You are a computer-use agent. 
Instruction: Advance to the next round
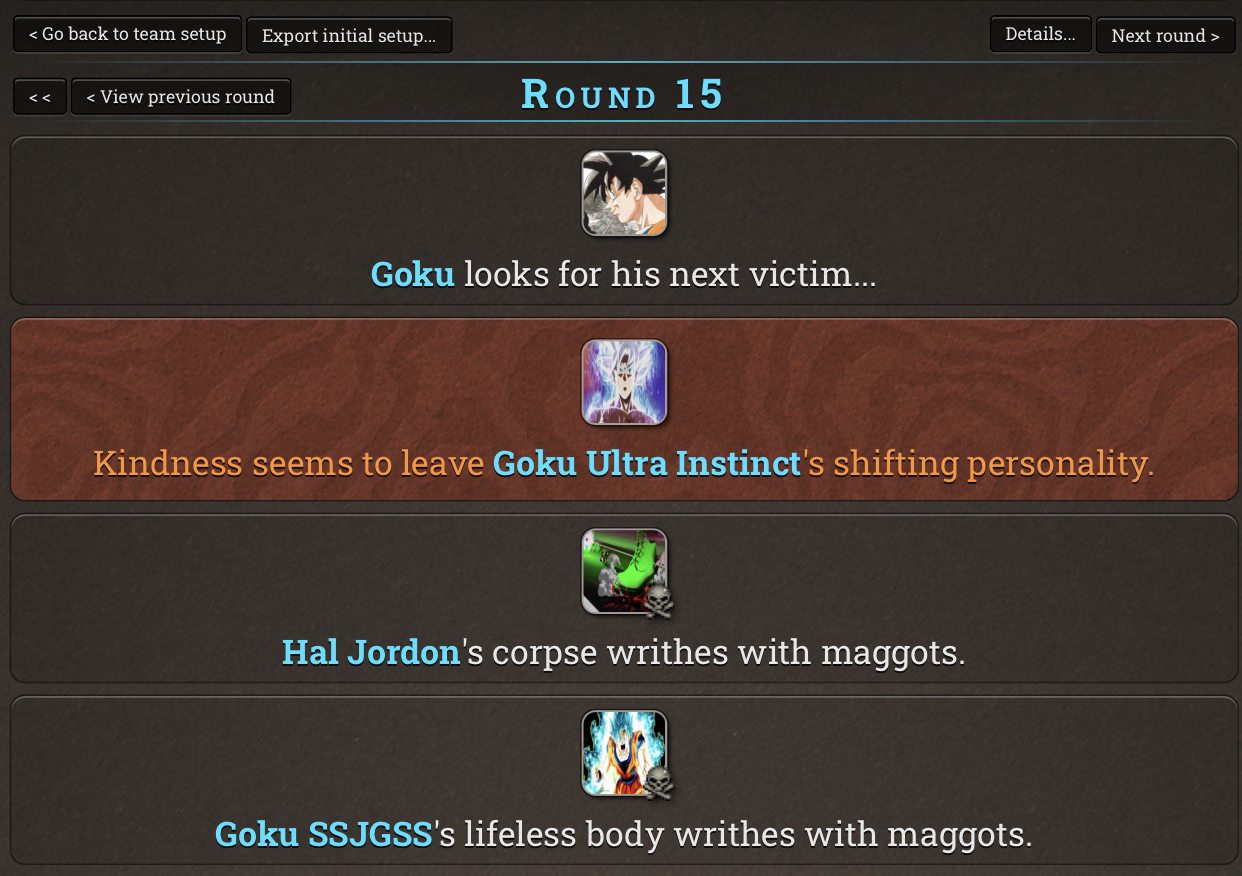click(1165, 36)
